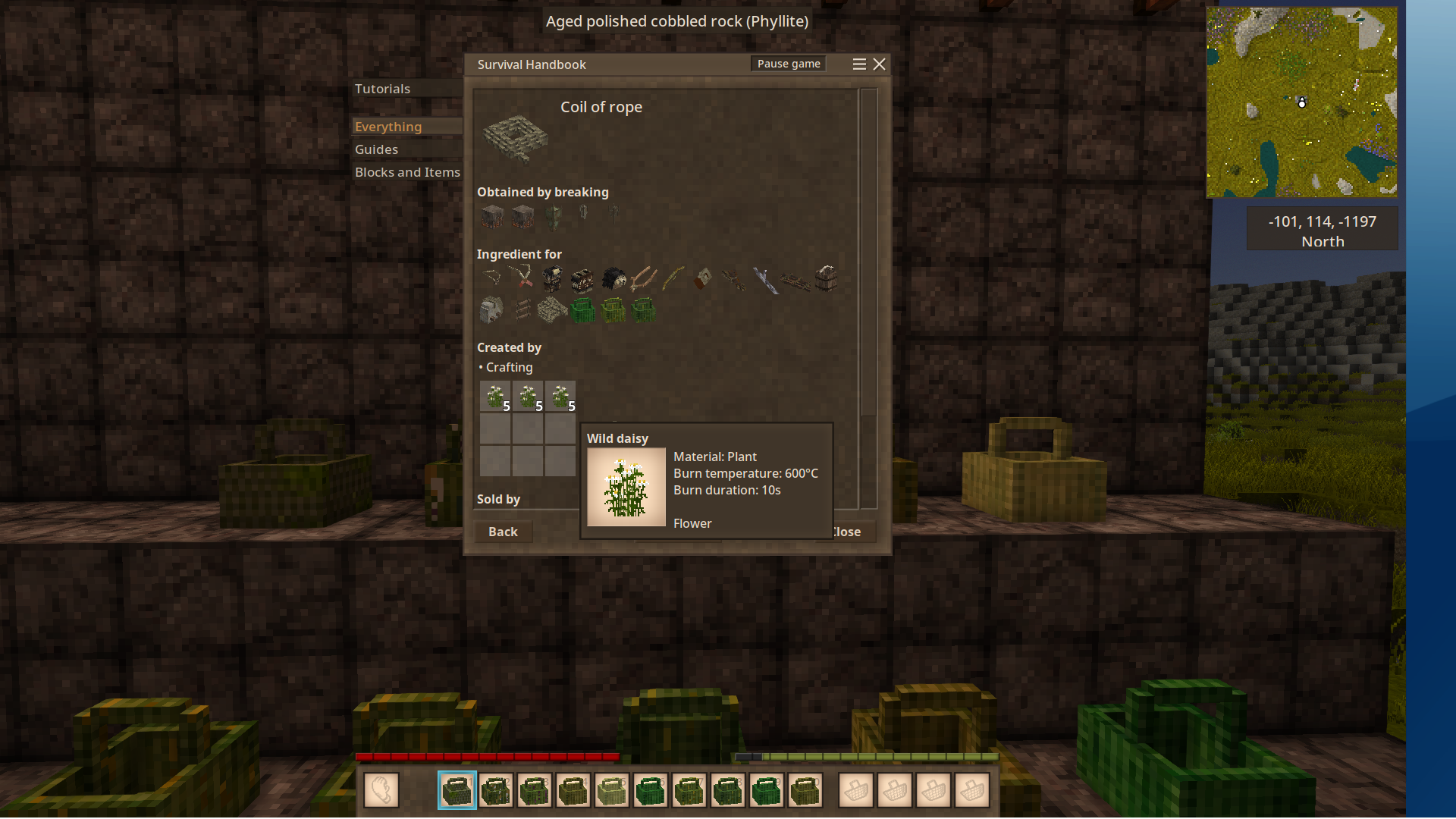This screenshot has height=819, width=1456.
Task: Switch to the Tutorials tab
Action: click(382, 89)
